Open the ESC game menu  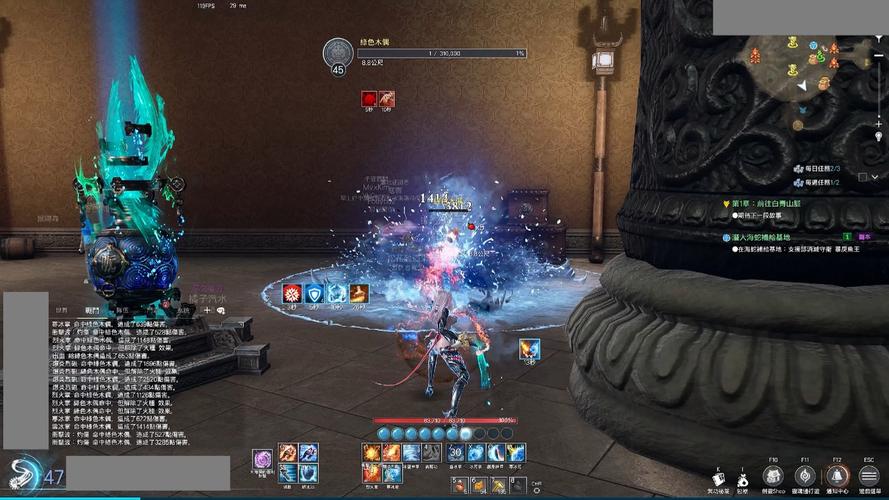[x=869, y=476]
